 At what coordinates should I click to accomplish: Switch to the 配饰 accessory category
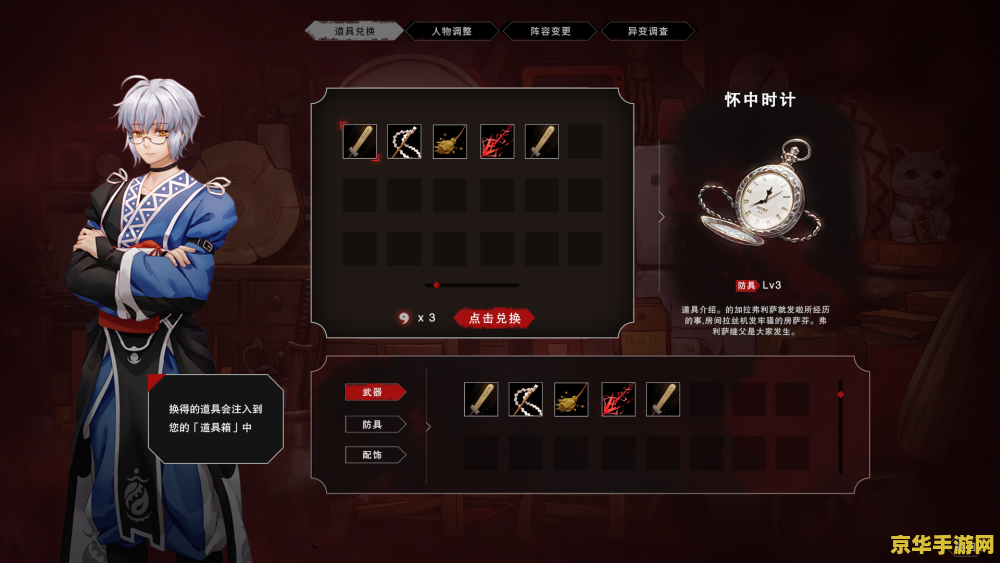[x=374, y=455]
